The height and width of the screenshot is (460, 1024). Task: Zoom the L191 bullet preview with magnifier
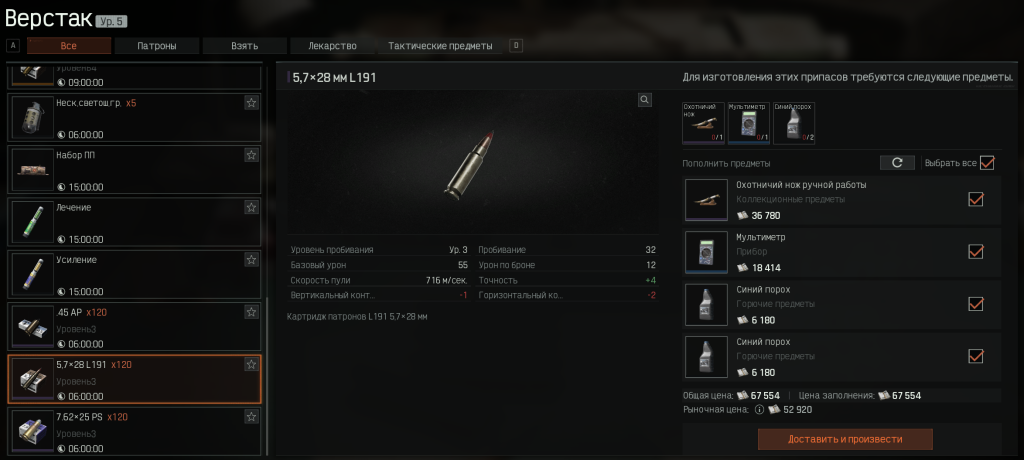point(645,100)
